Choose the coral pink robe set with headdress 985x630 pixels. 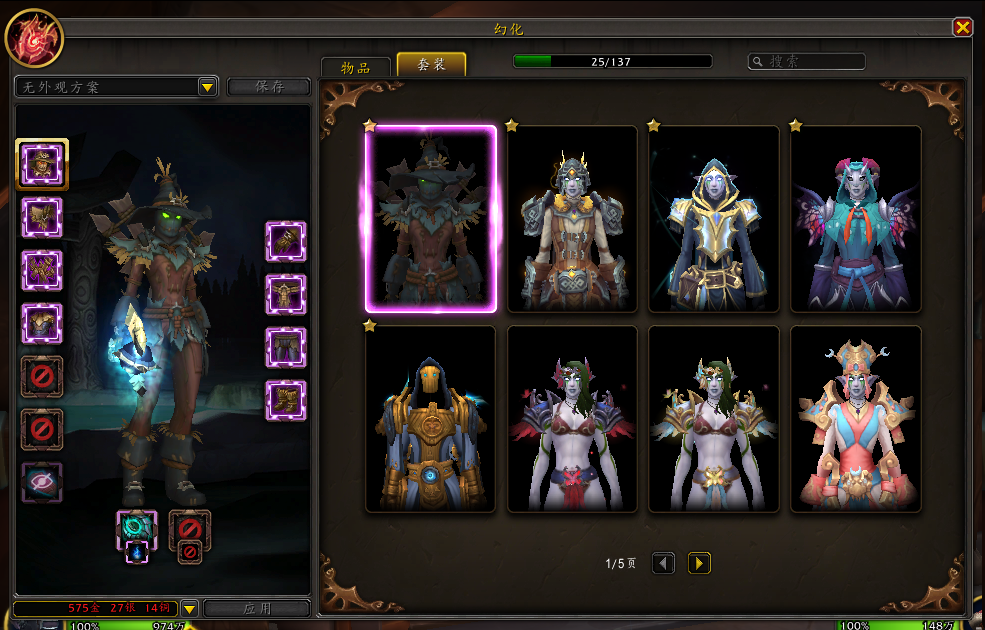855,419
